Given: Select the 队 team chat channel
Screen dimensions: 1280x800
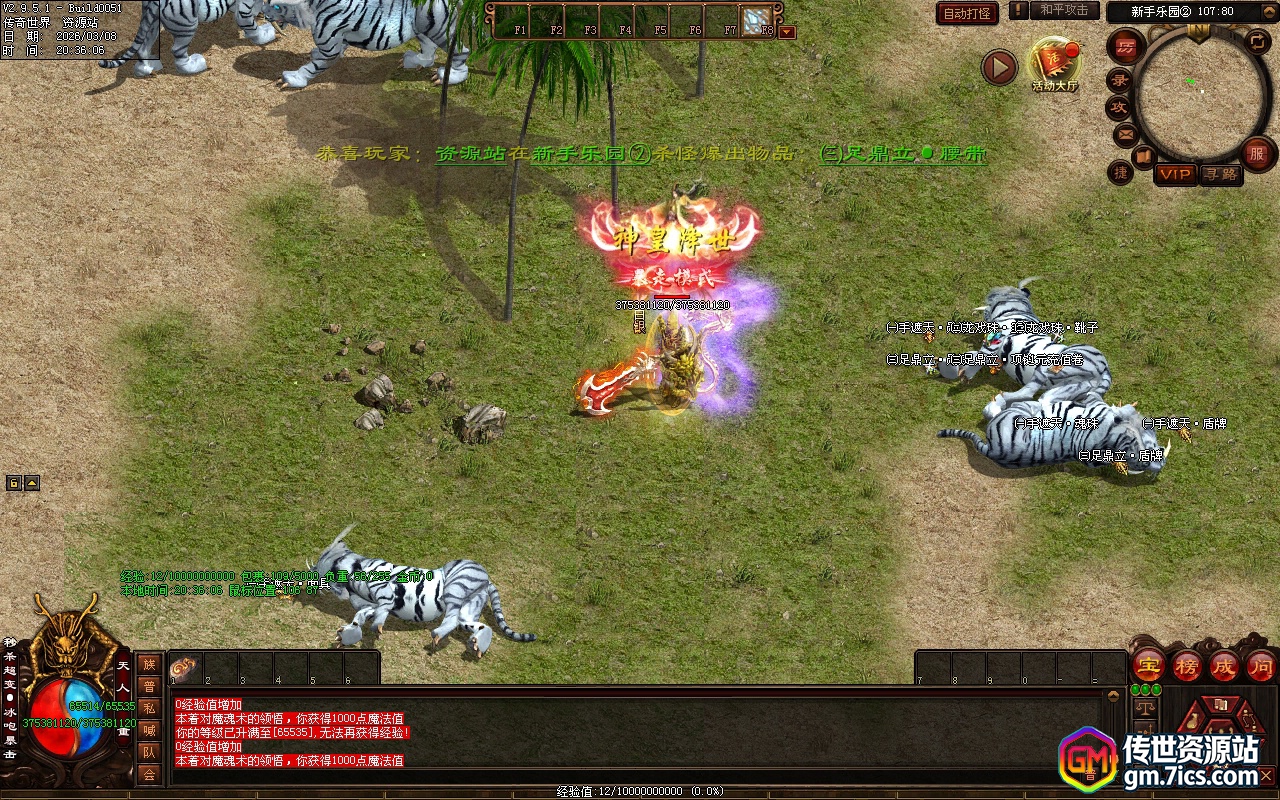Looking at the screenshot, I should pos(149,752).
